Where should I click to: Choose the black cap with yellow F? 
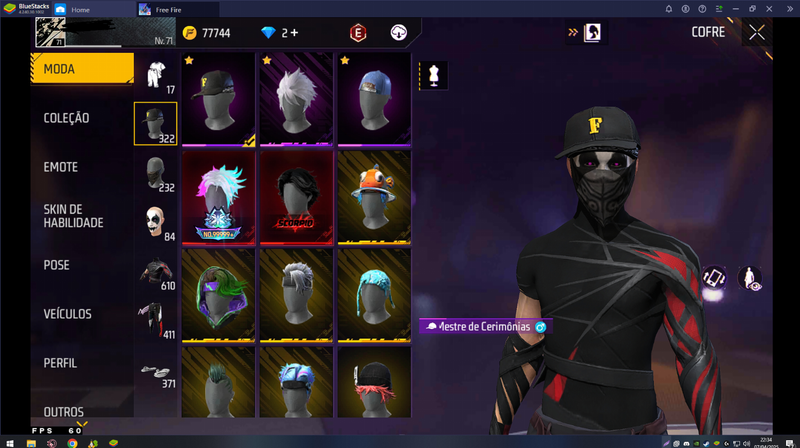pos(219,98)
